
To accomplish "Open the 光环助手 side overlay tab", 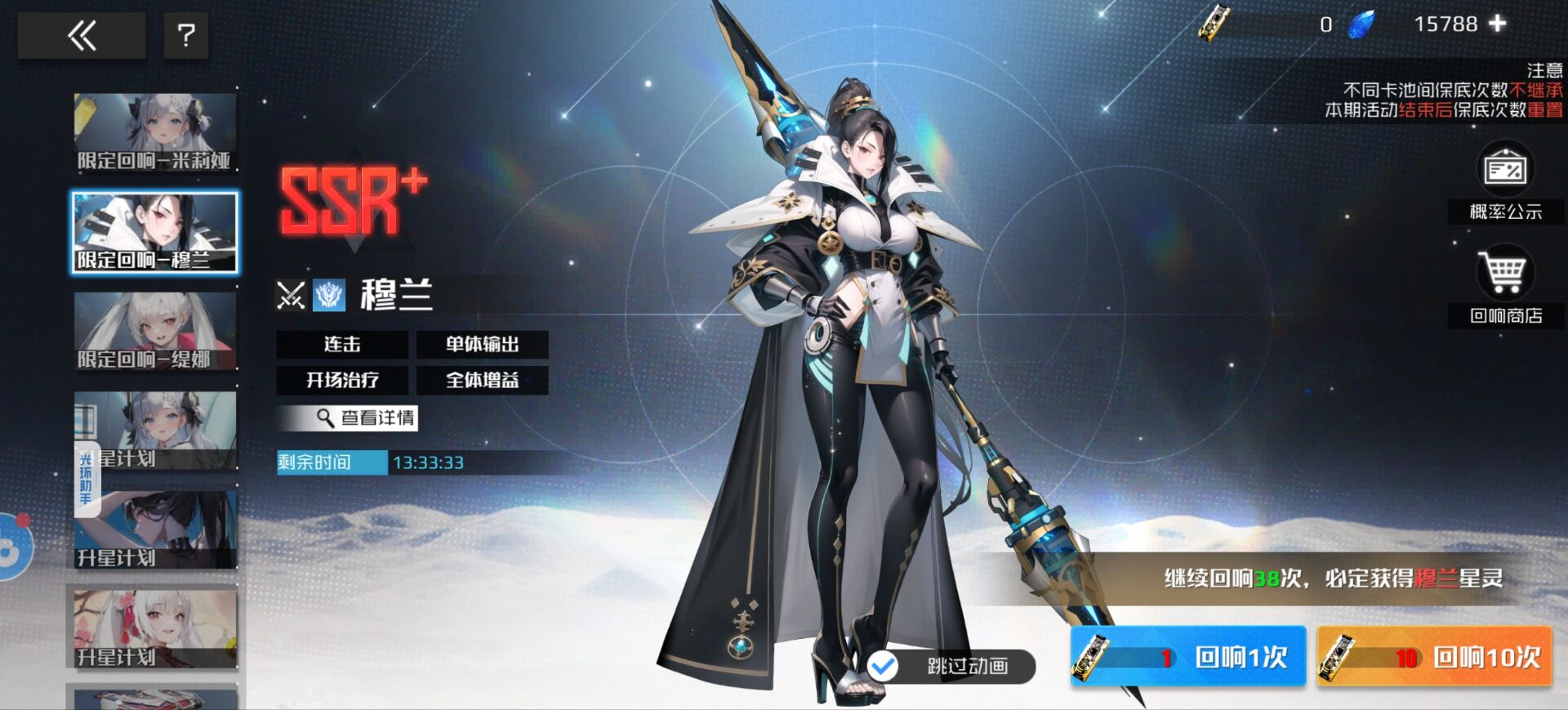I will pos(86,480).
